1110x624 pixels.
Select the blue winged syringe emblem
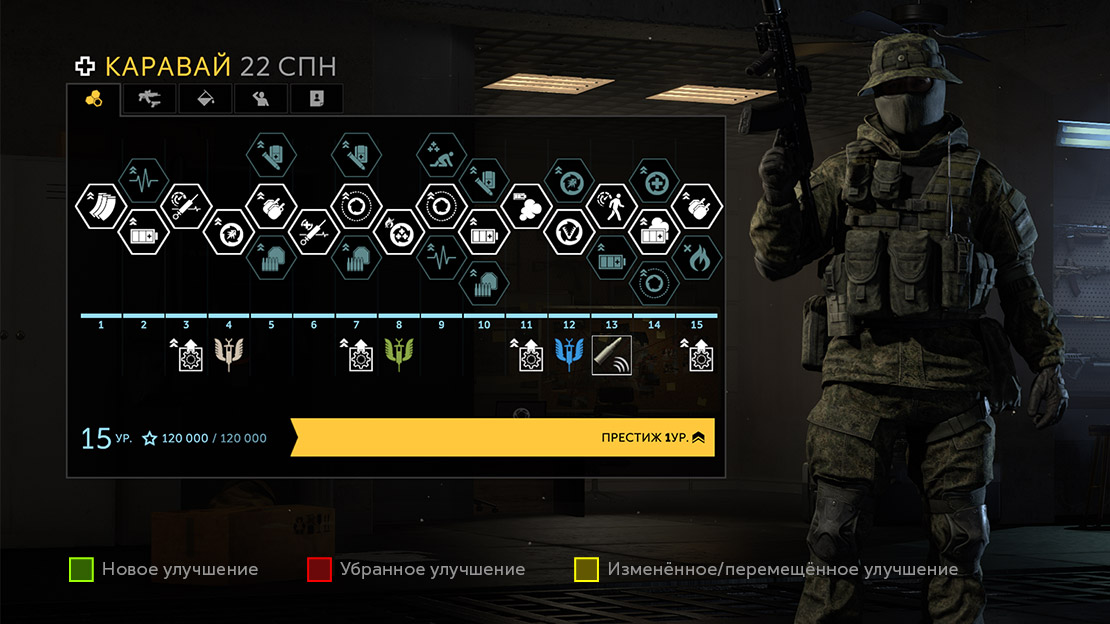click(x=569, y=354)
